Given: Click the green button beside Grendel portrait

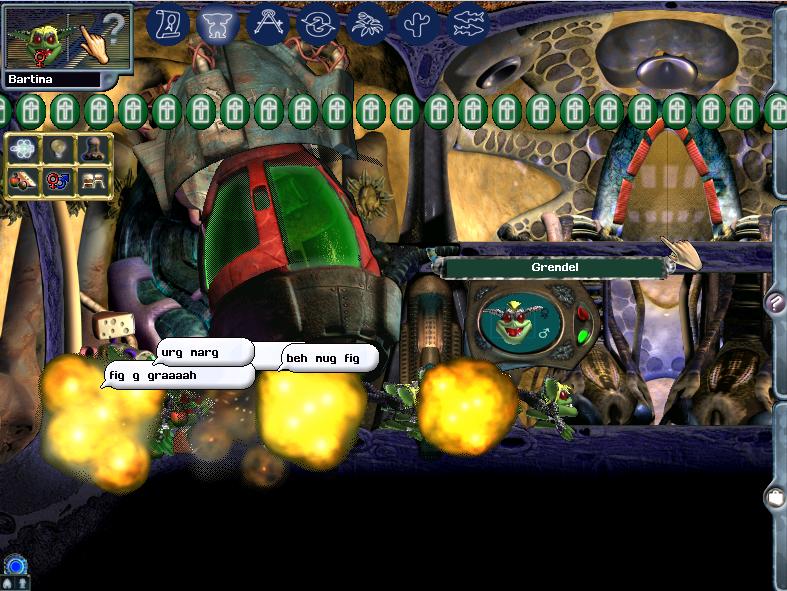Looking at the screenshot, I should pyautogui.click(x=582, y=336).
